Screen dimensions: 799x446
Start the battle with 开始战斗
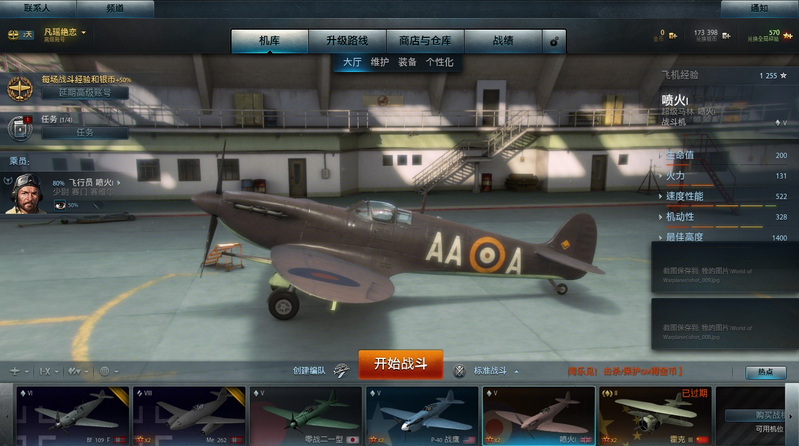[x=400, y=363]
